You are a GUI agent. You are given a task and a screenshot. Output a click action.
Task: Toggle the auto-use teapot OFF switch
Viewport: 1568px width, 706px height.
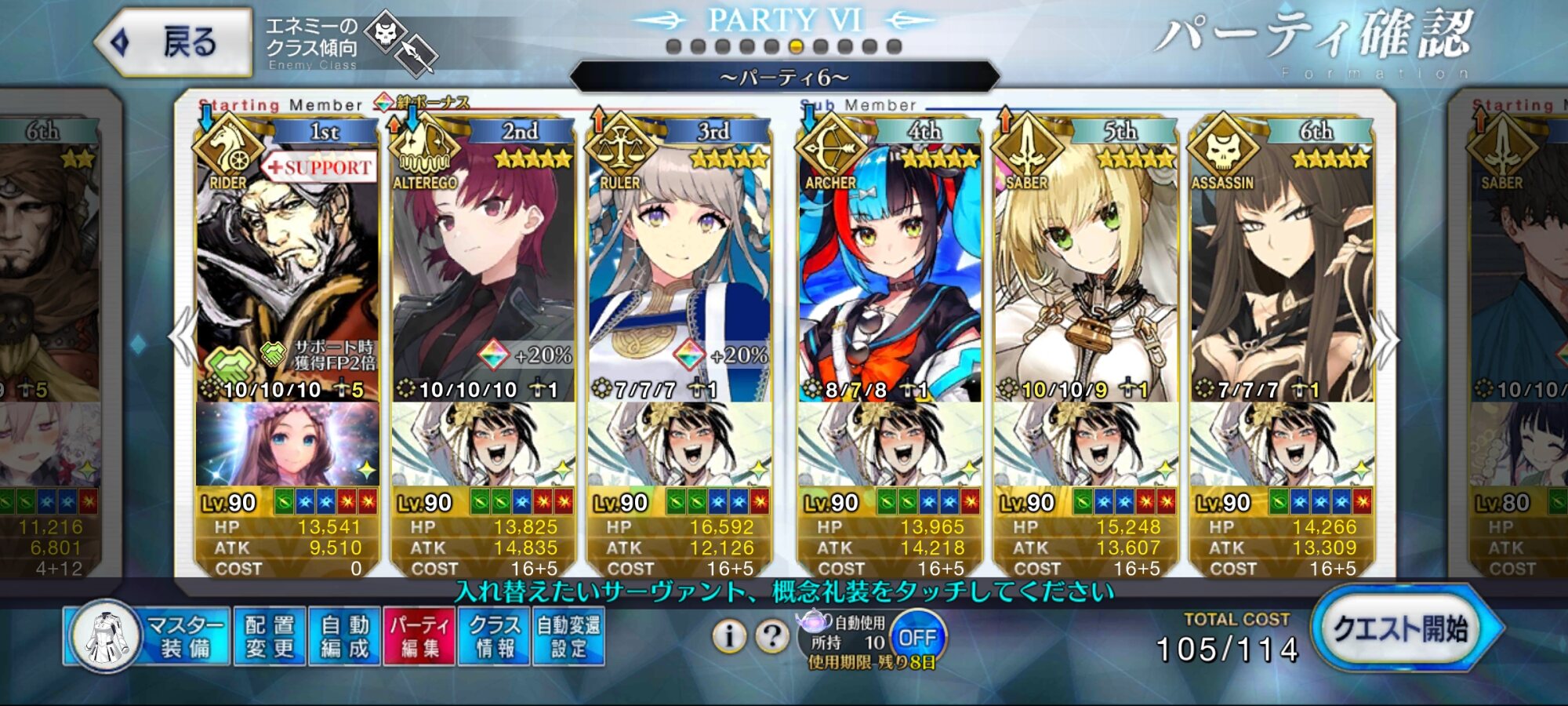917,637
